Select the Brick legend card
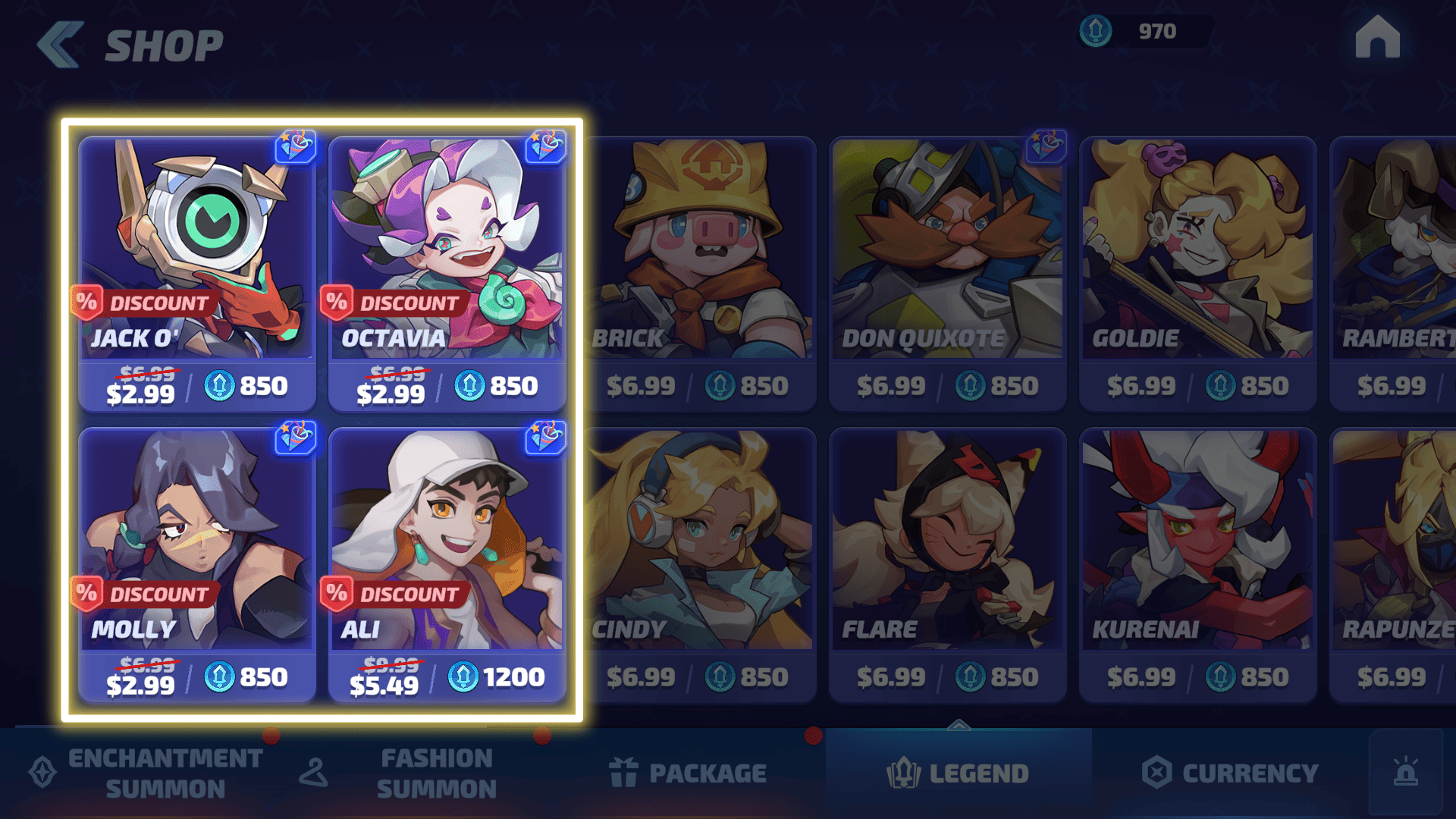 click(699, 273)
